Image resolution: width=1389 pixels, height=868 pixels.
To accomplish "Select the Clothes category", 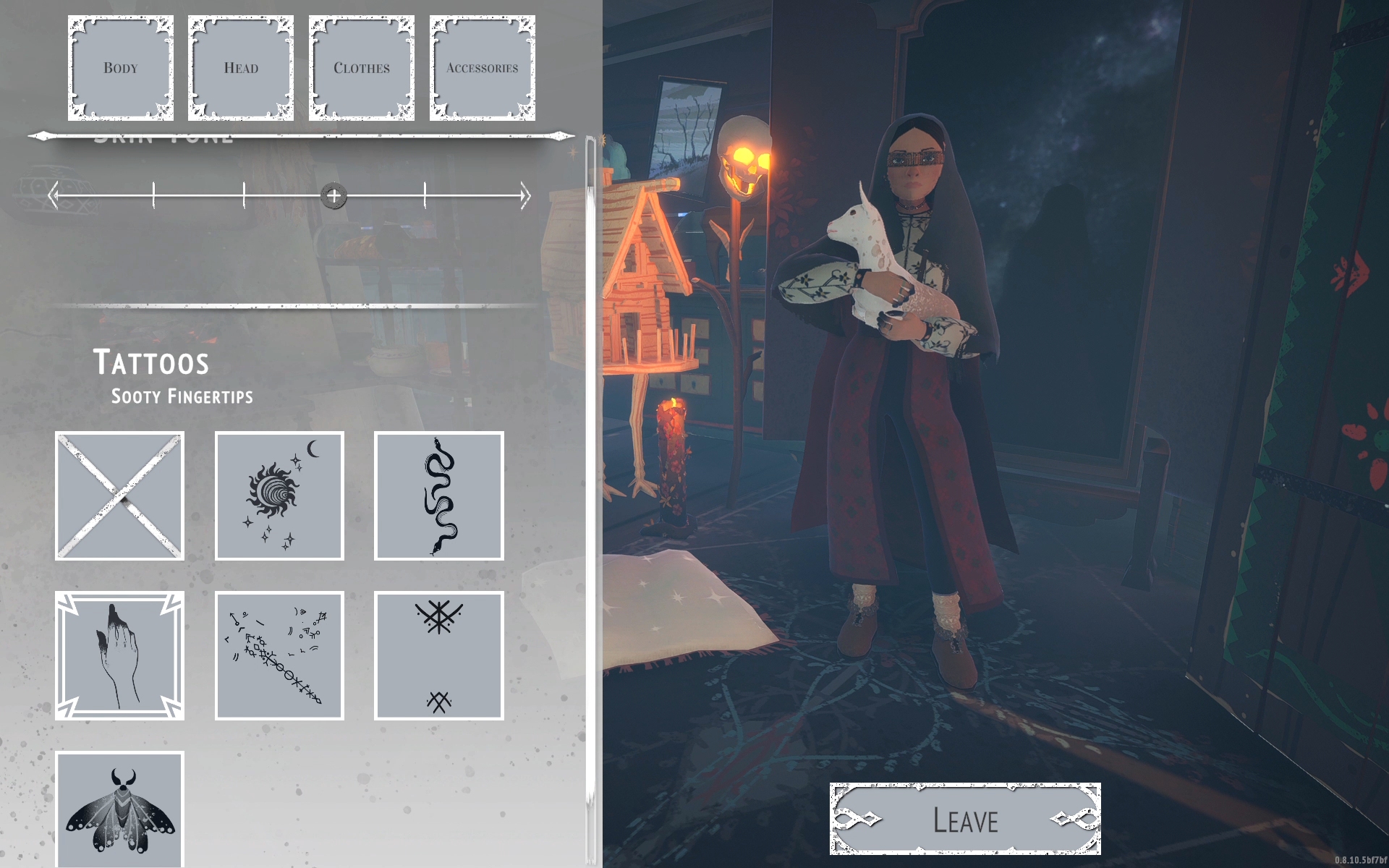I will [x=362, y=68].
